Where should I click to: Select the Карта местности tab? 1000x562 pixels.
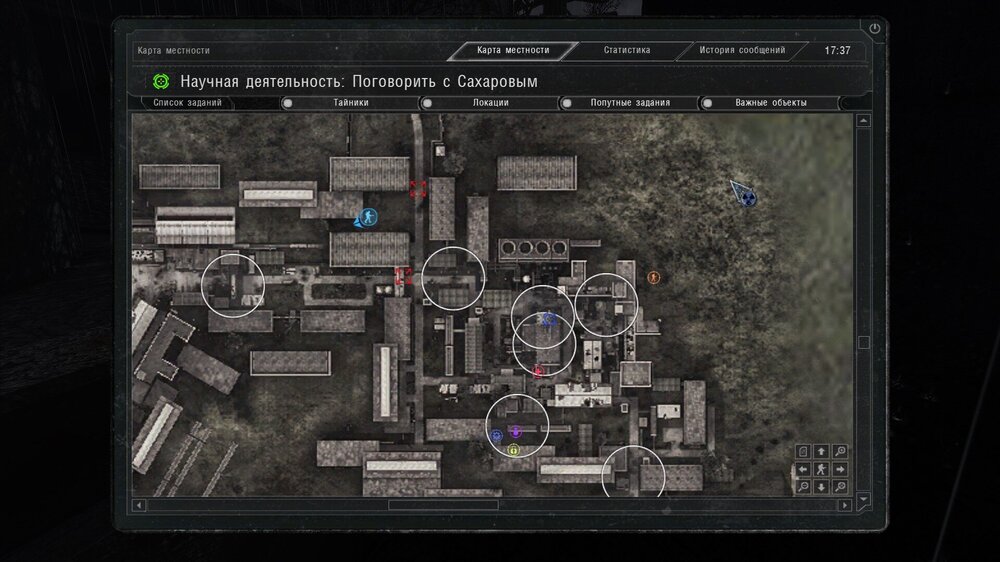click(513, 50)
